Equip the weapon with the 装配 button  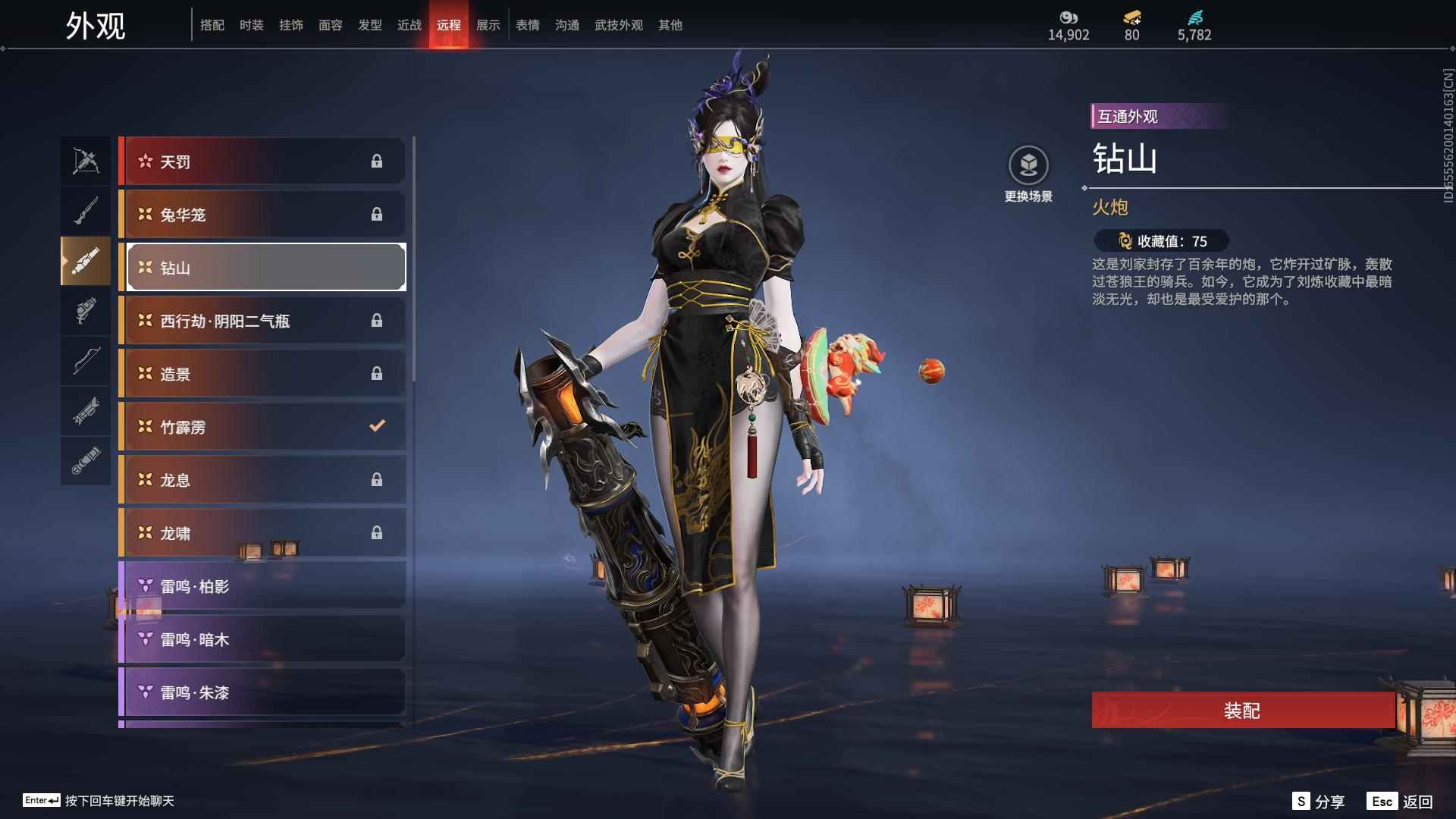point(1242,711)
